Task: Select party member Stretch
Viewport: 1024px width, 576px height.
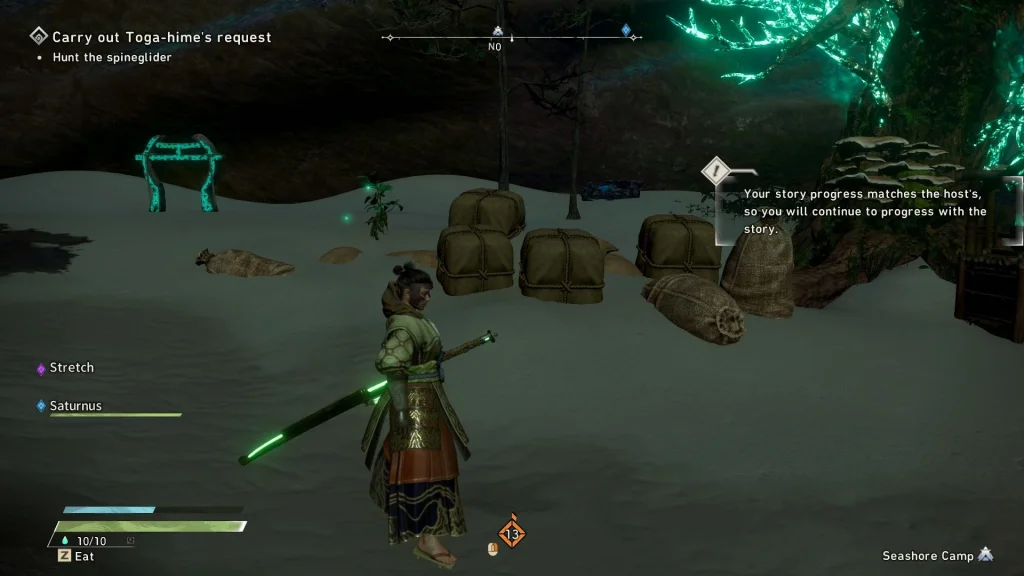Action: (x=72, y=368)
